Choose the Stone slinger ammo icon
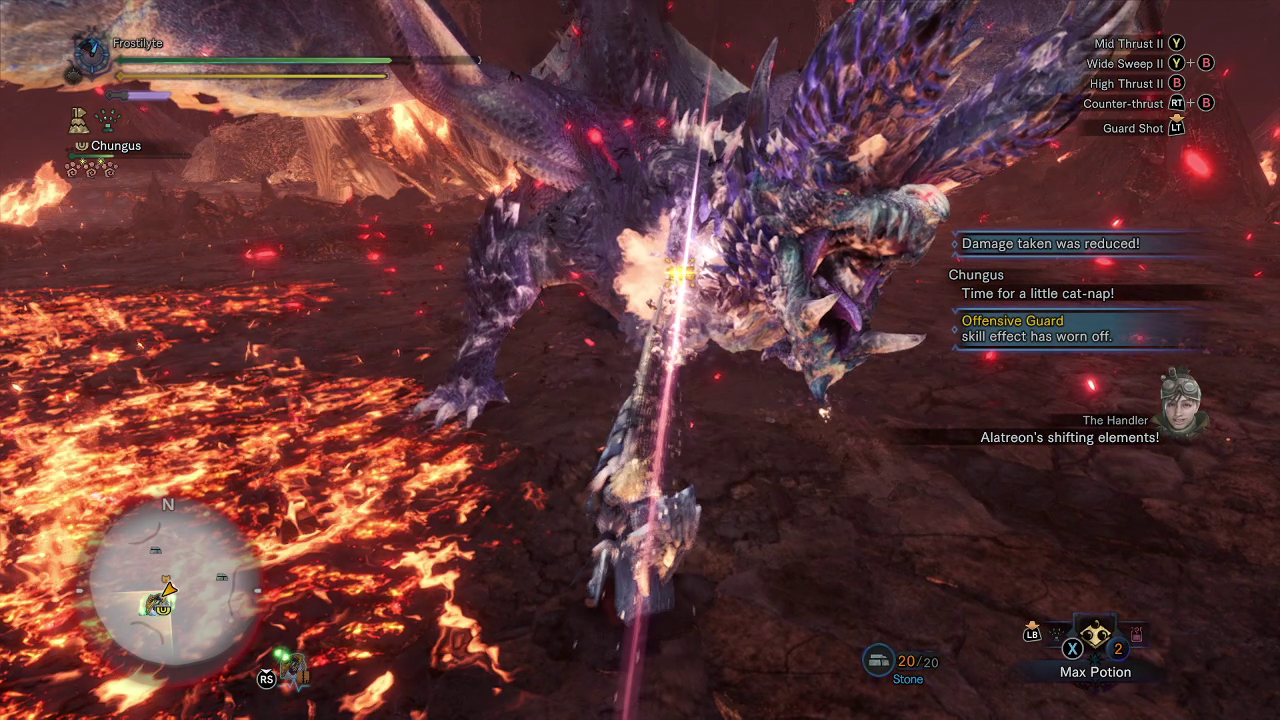1280x720 pixels. pos(877,660)
